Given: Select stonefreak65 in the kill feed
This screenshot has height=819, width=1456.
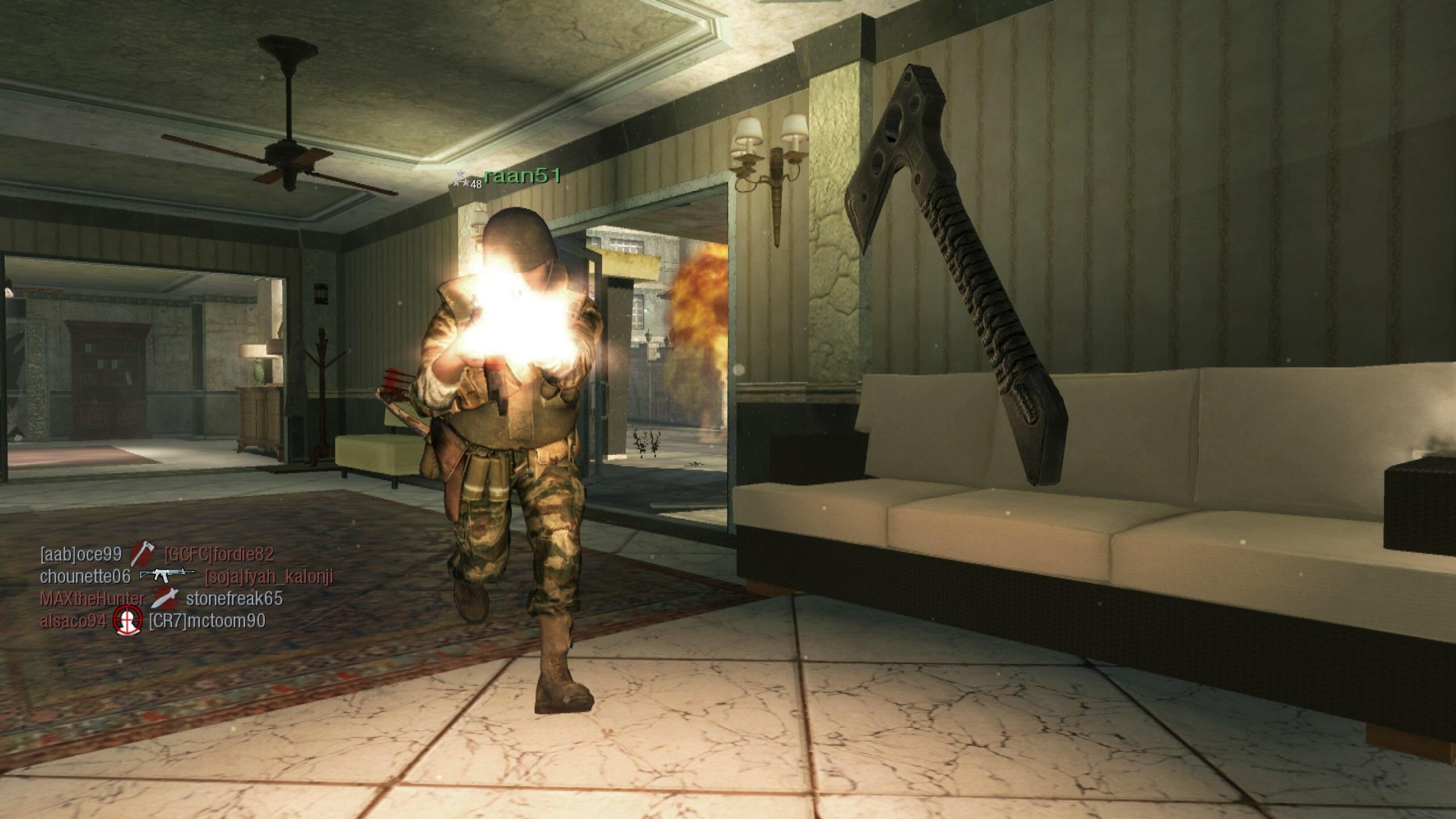Looking at the screenshot, I should pyautogui.click(x=234, y=598).
